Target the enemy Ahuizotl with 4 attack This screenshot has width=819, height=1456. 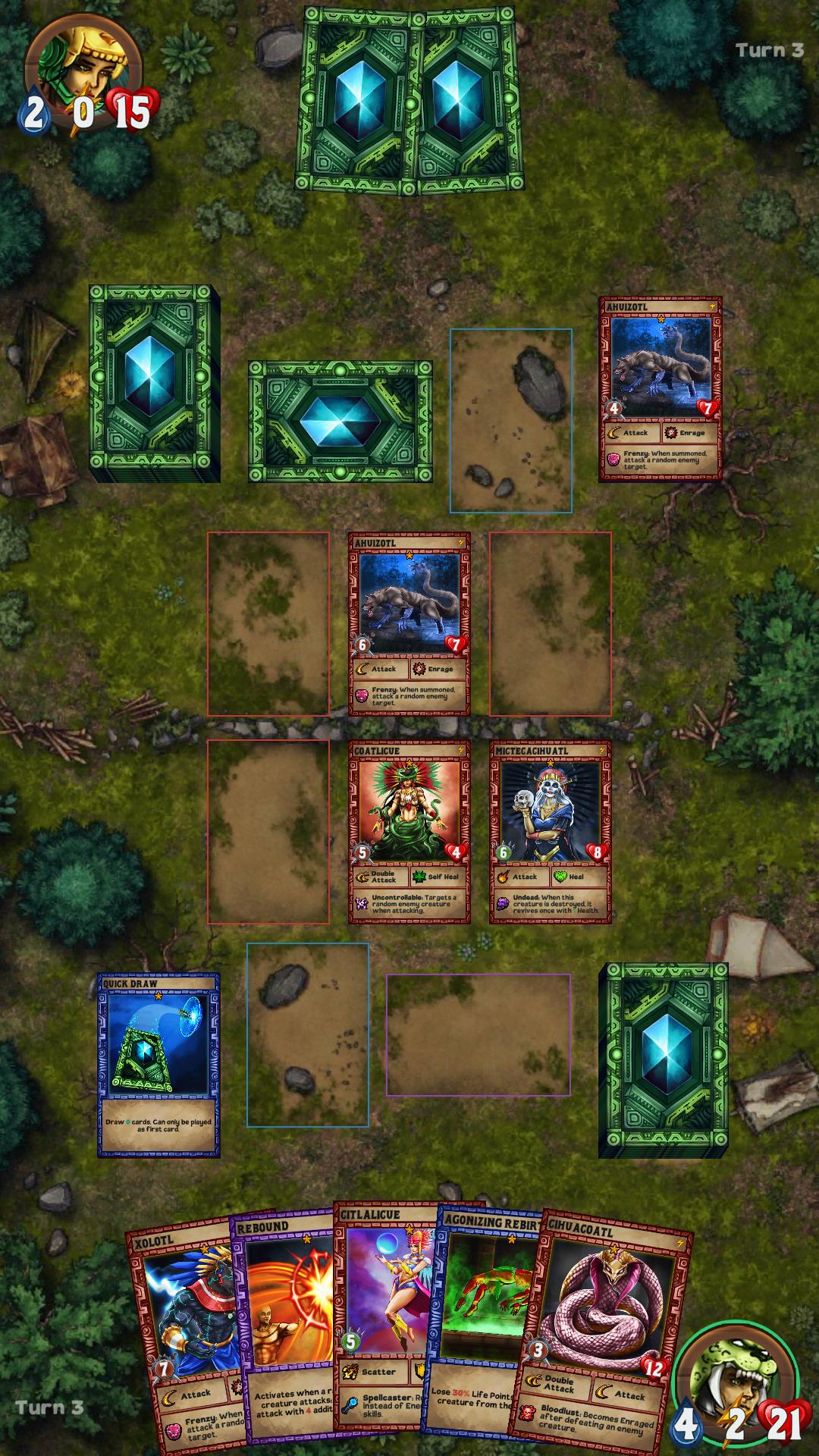(660, 388)
